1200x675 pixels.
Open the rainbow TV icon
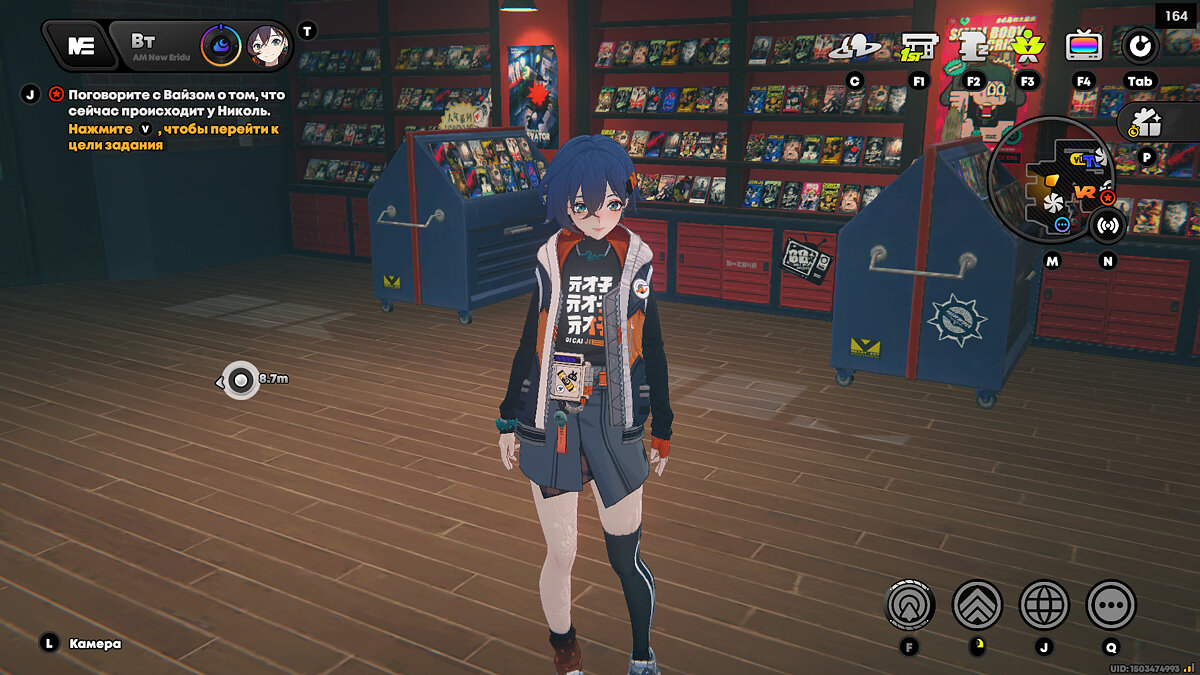click(1084, 46)
